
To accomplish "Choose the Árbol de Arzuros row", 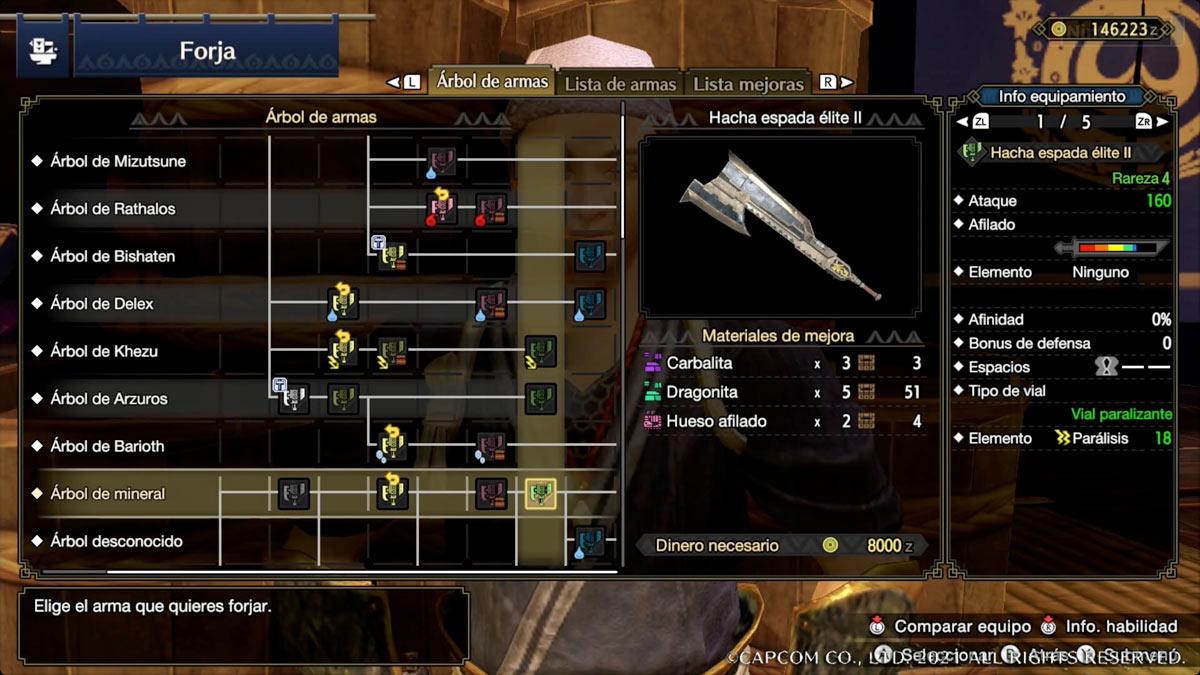I will point(109,398).
